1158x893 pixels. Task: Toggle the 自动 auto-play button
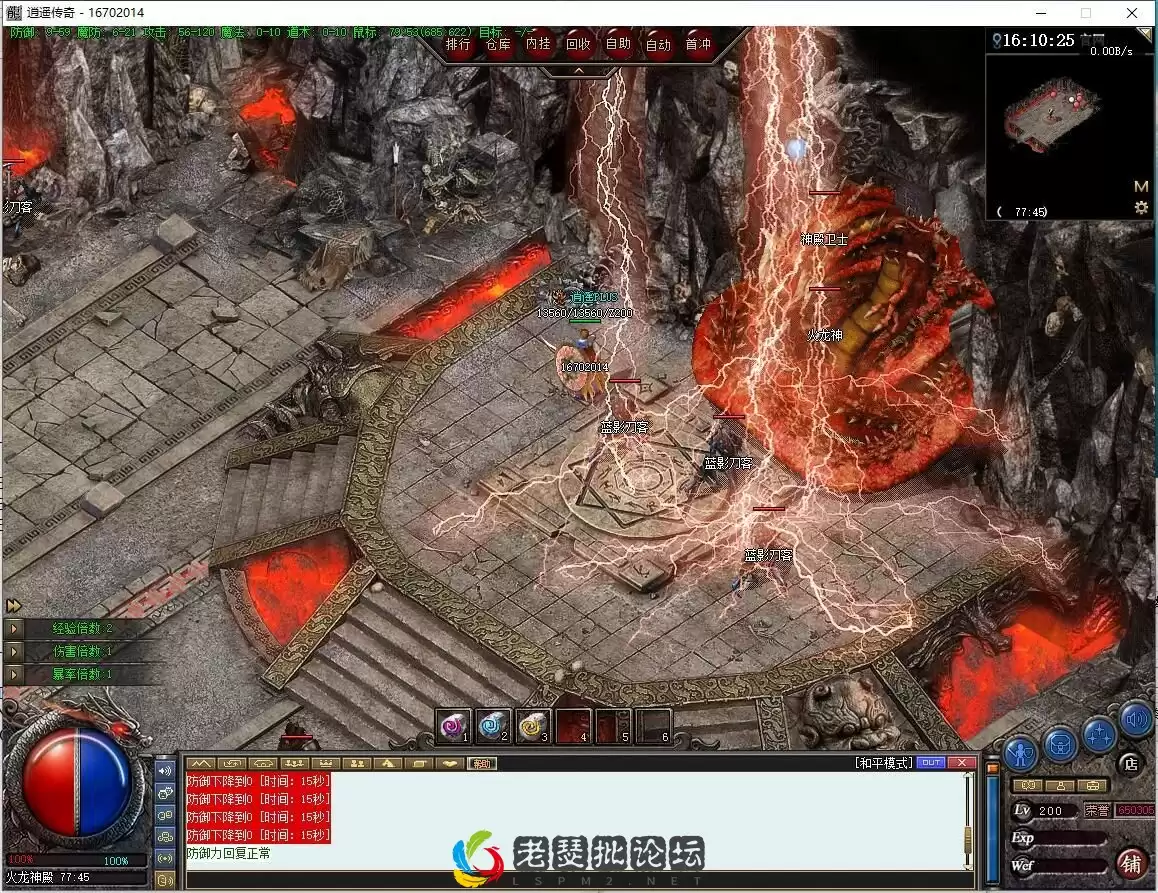click(658, 44)
